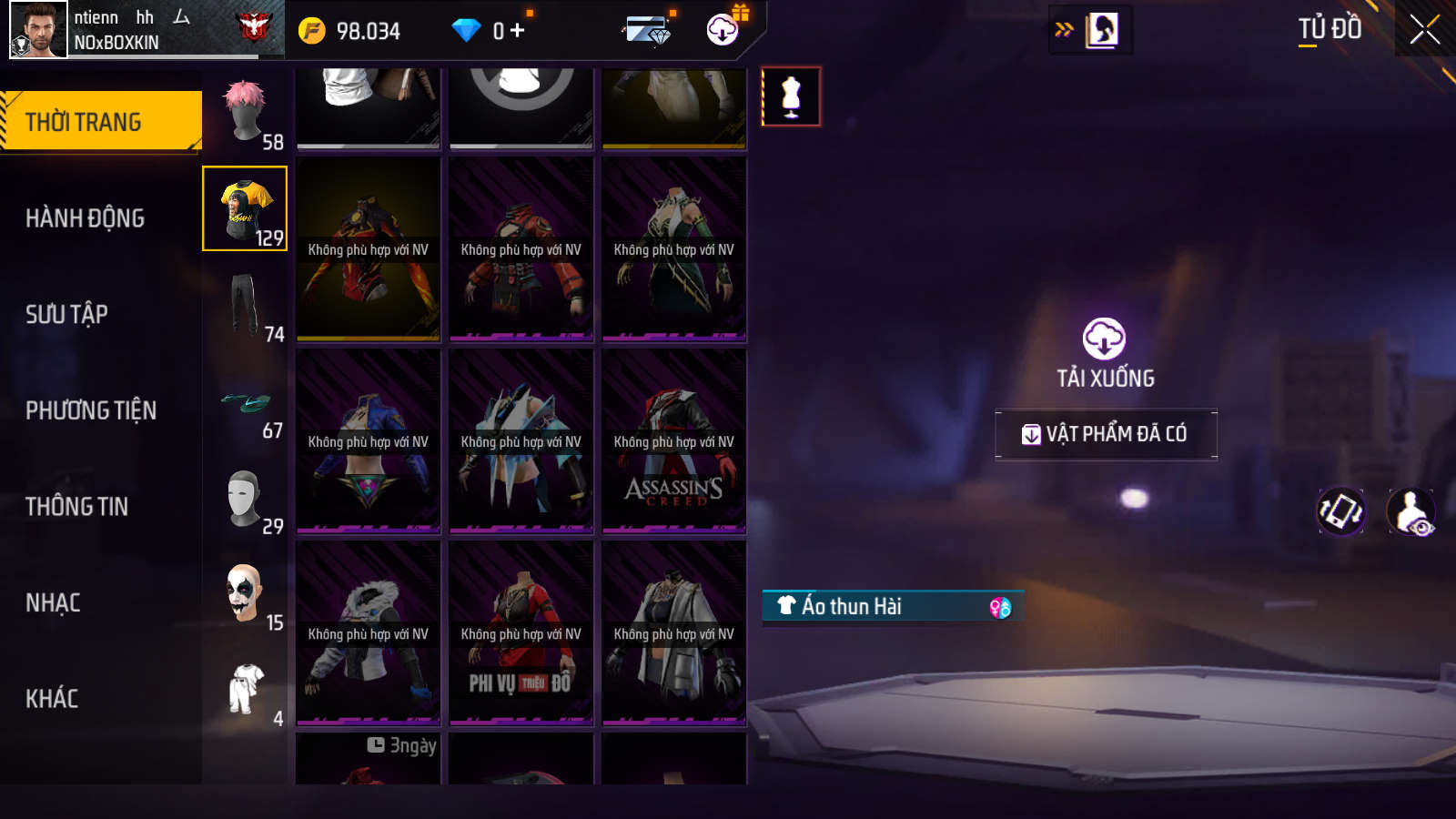Switch to the Hành Động tab
The height and width of the screenshot is (819, 1456).
coord(85,218)
